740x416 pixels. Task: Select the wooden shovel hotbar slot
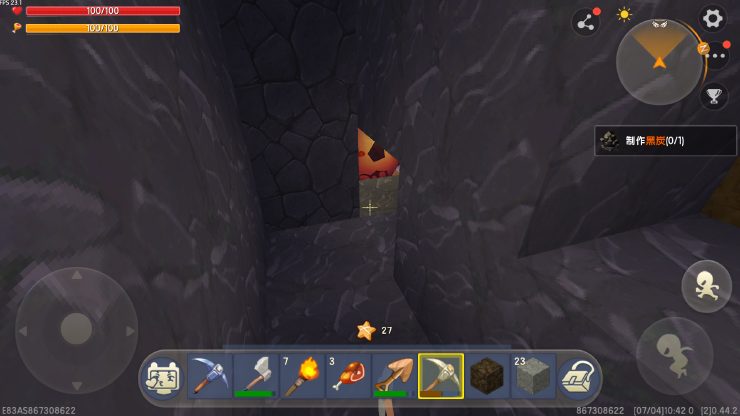pos(394,376)
